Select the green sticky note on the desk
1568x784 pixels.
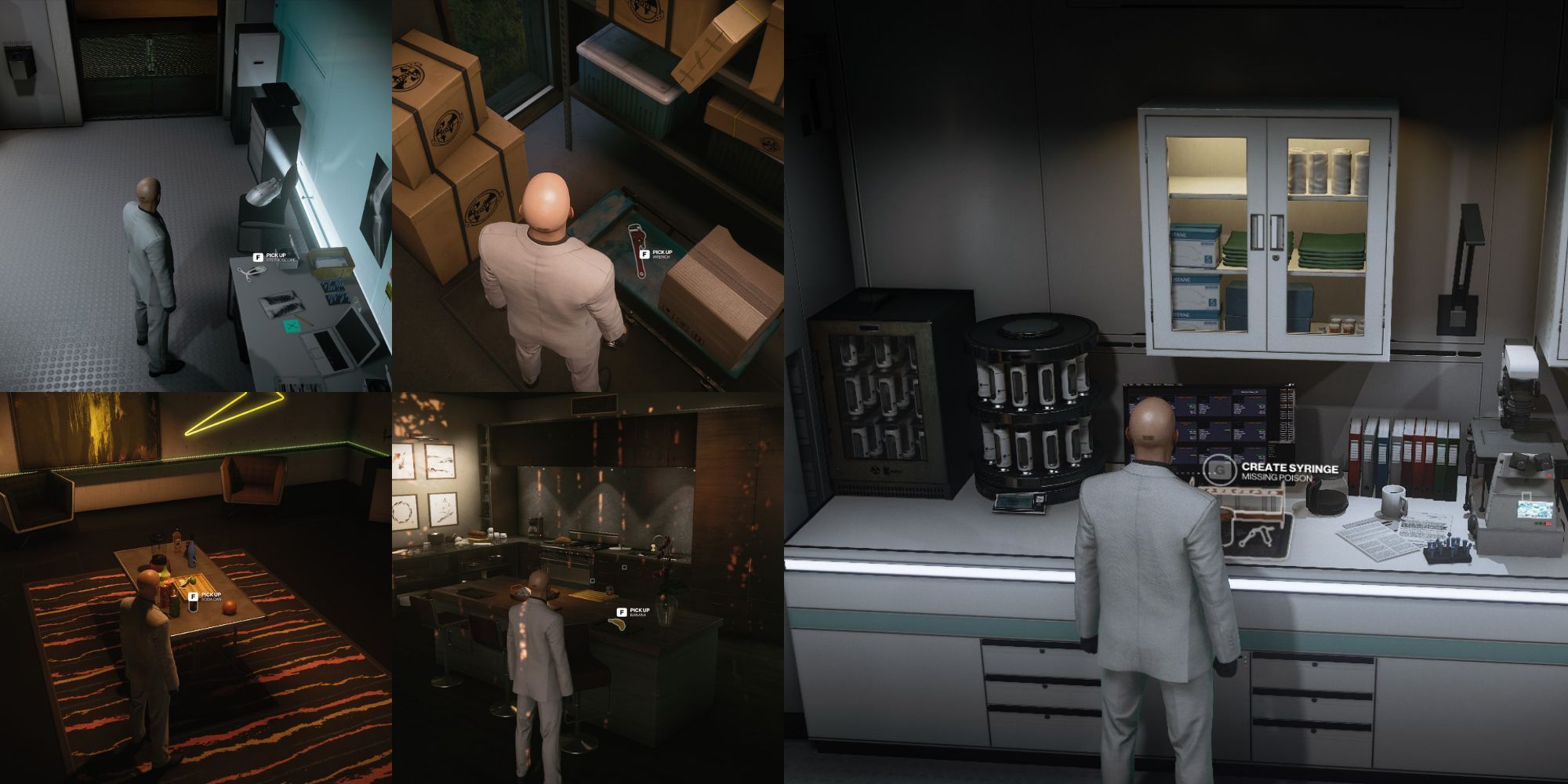pyautogui.click(x=292, y=325)
